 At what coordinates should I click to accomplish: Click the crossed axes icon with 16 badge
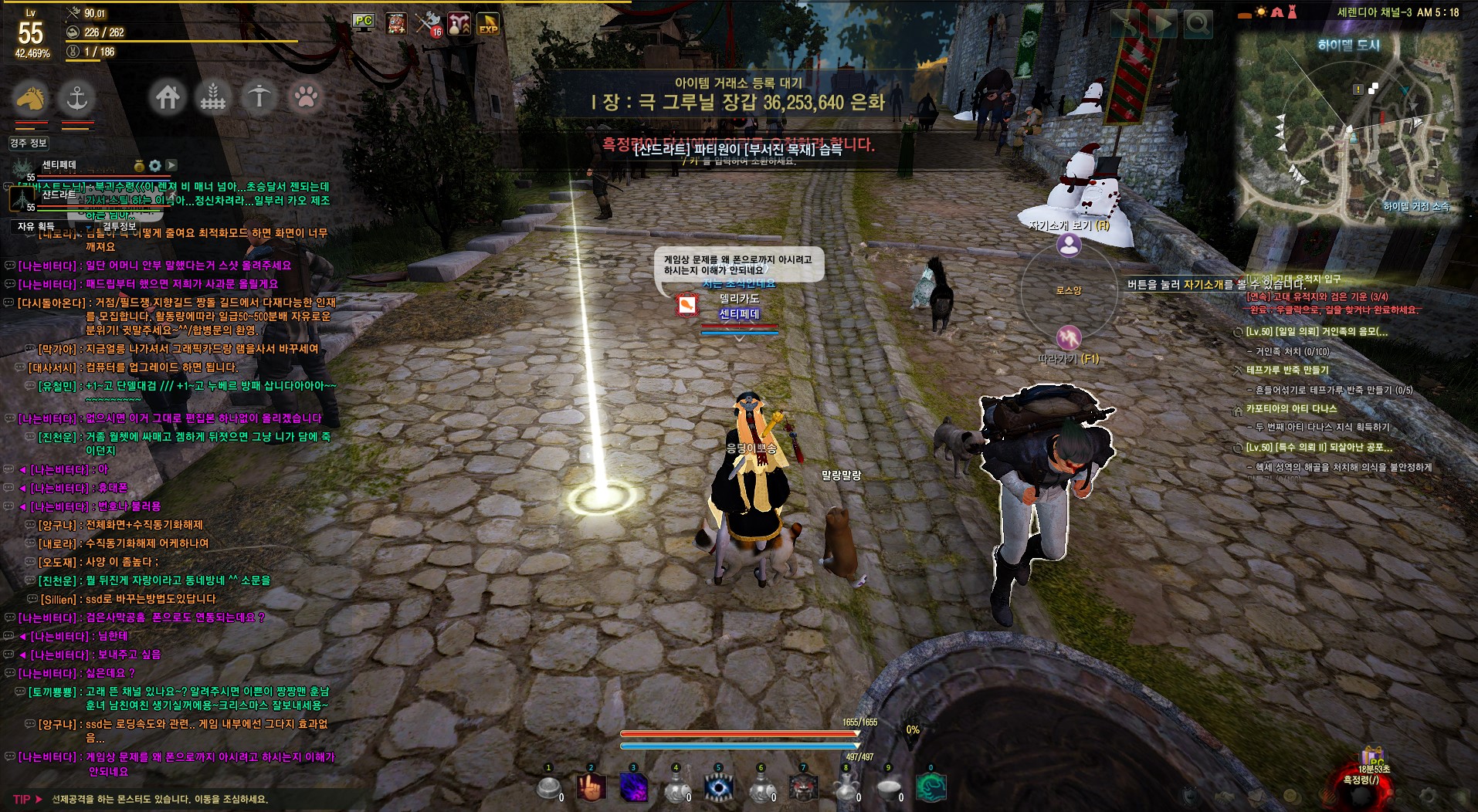pyautogui.click(x=428, y=24)
